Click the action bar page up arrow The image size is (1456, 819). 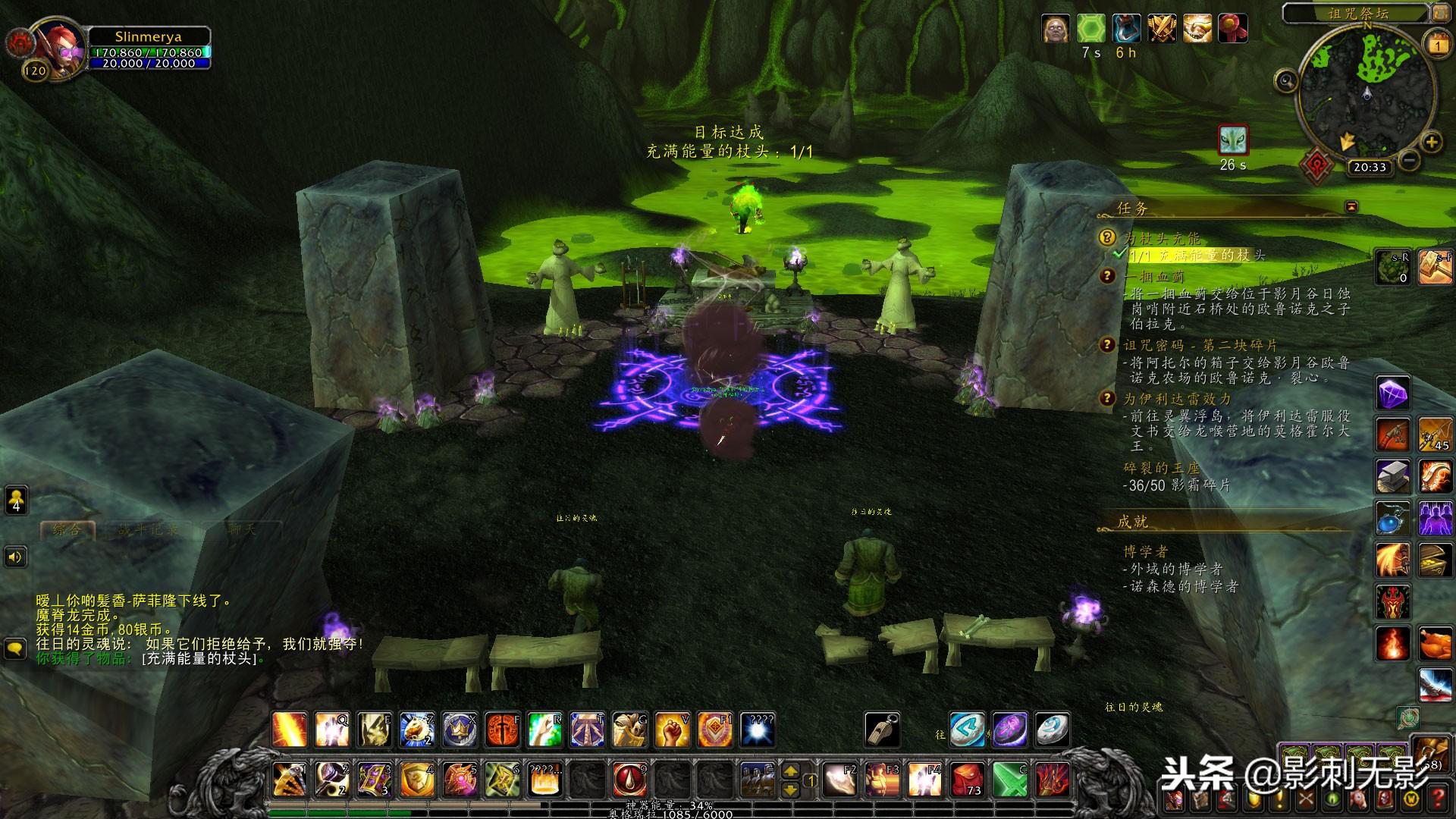[x=790, y=770]
